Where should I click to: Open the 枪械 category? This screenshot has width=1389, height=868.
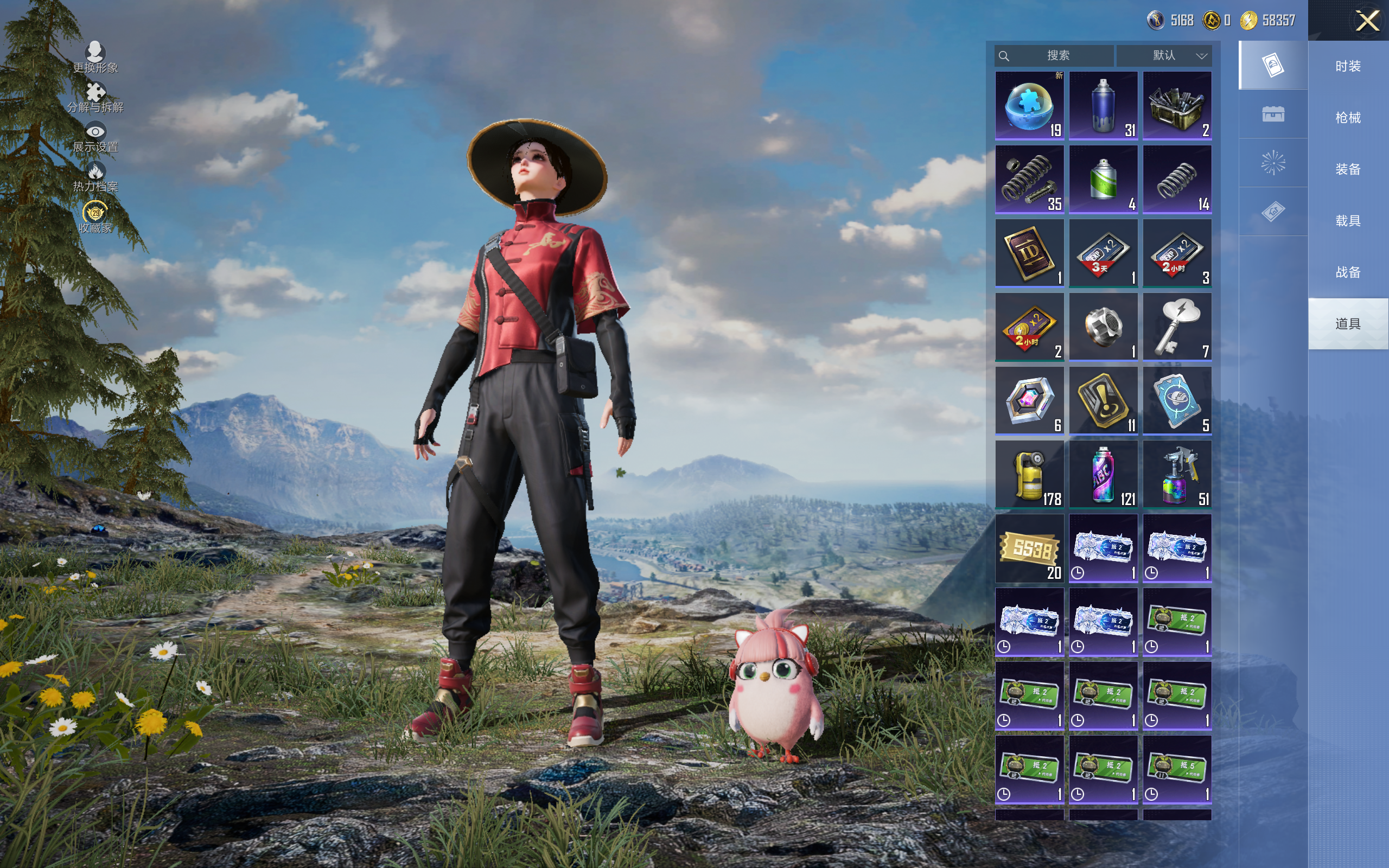click(x=1347, y=118)
